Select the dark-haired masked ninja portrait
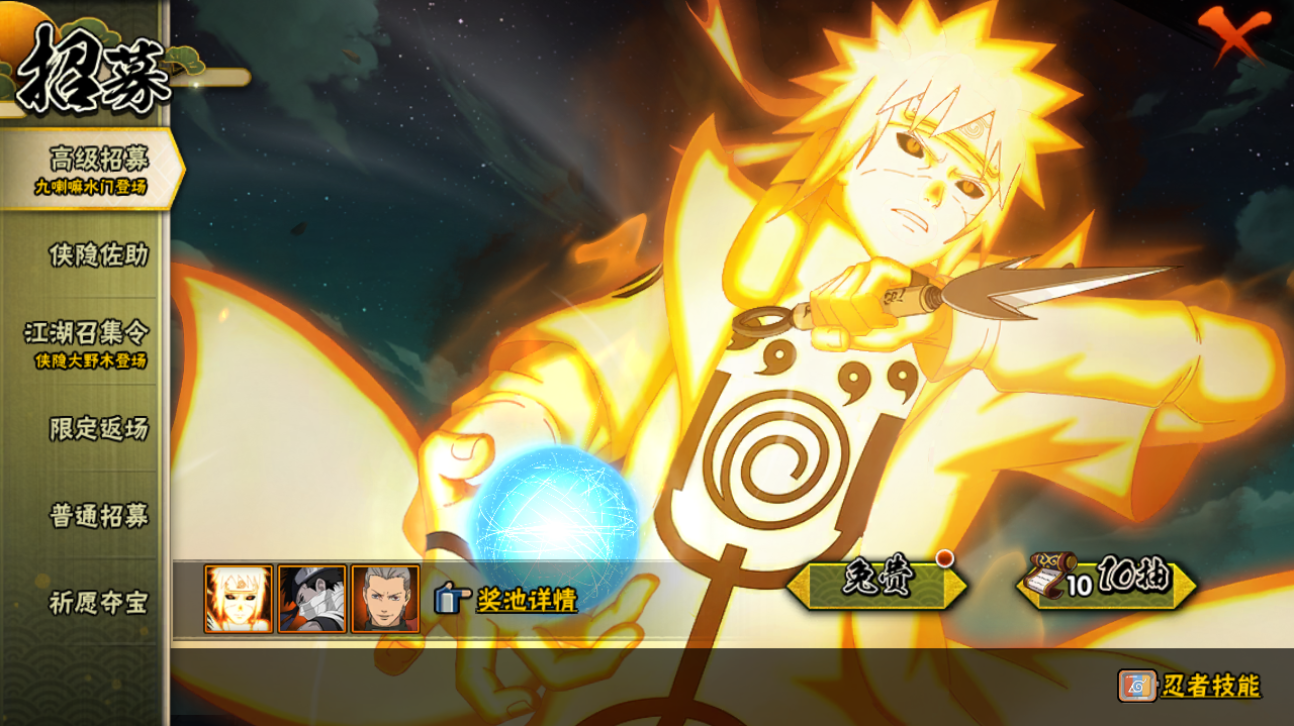This screenshot has width=1294, height=726. pos(312,599)
